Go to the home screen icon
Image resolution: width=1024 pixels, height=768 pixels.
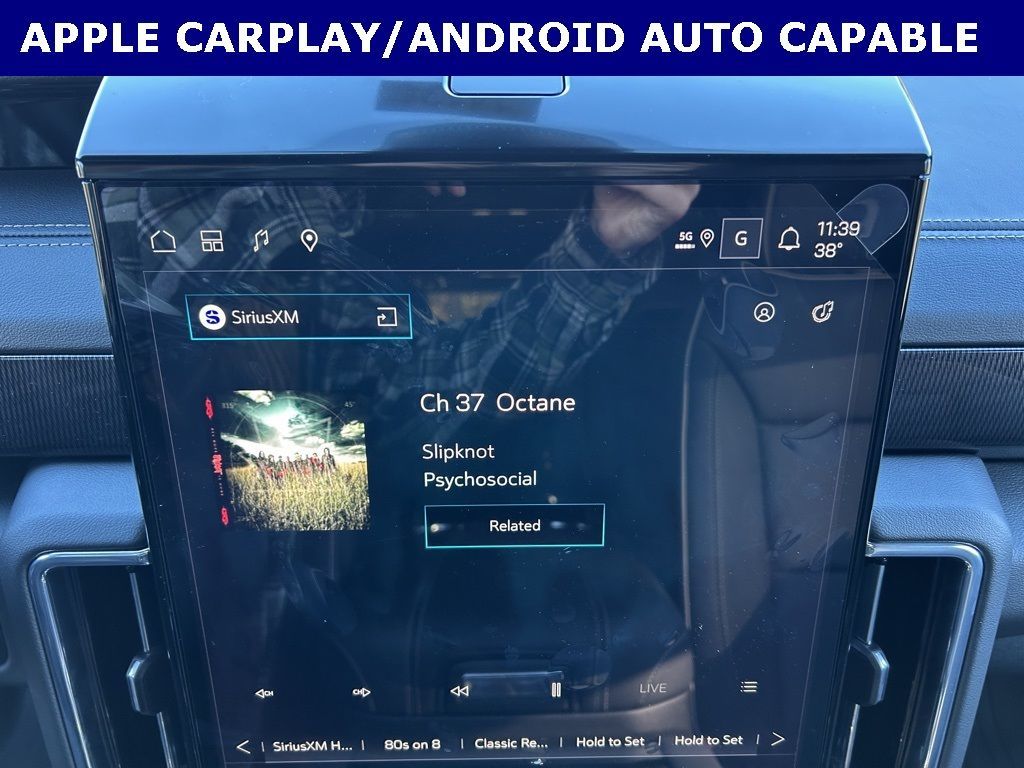pos(163,241)
